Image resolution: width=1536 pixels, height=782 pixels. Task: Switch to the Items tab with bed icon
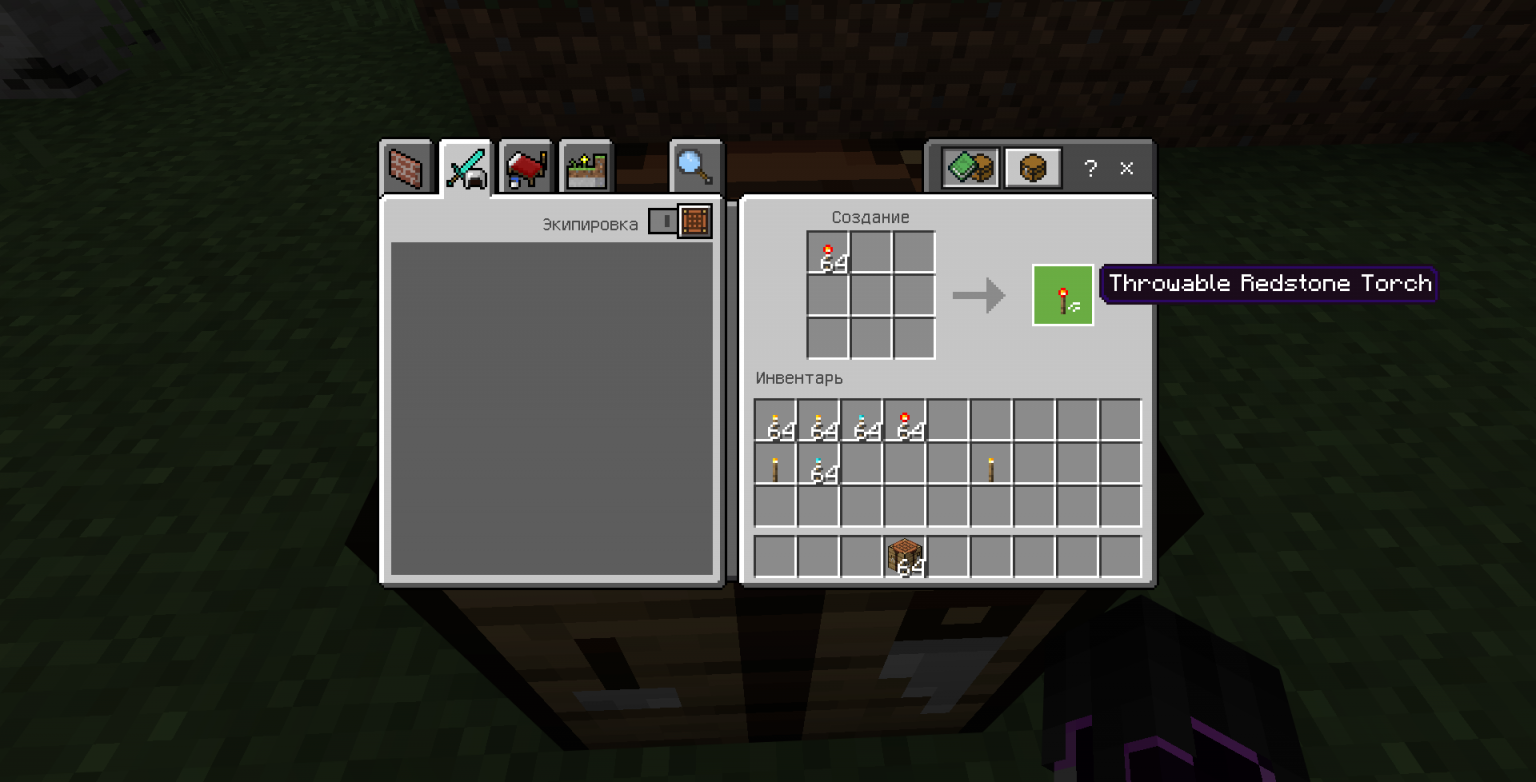[x=526, y=167]
